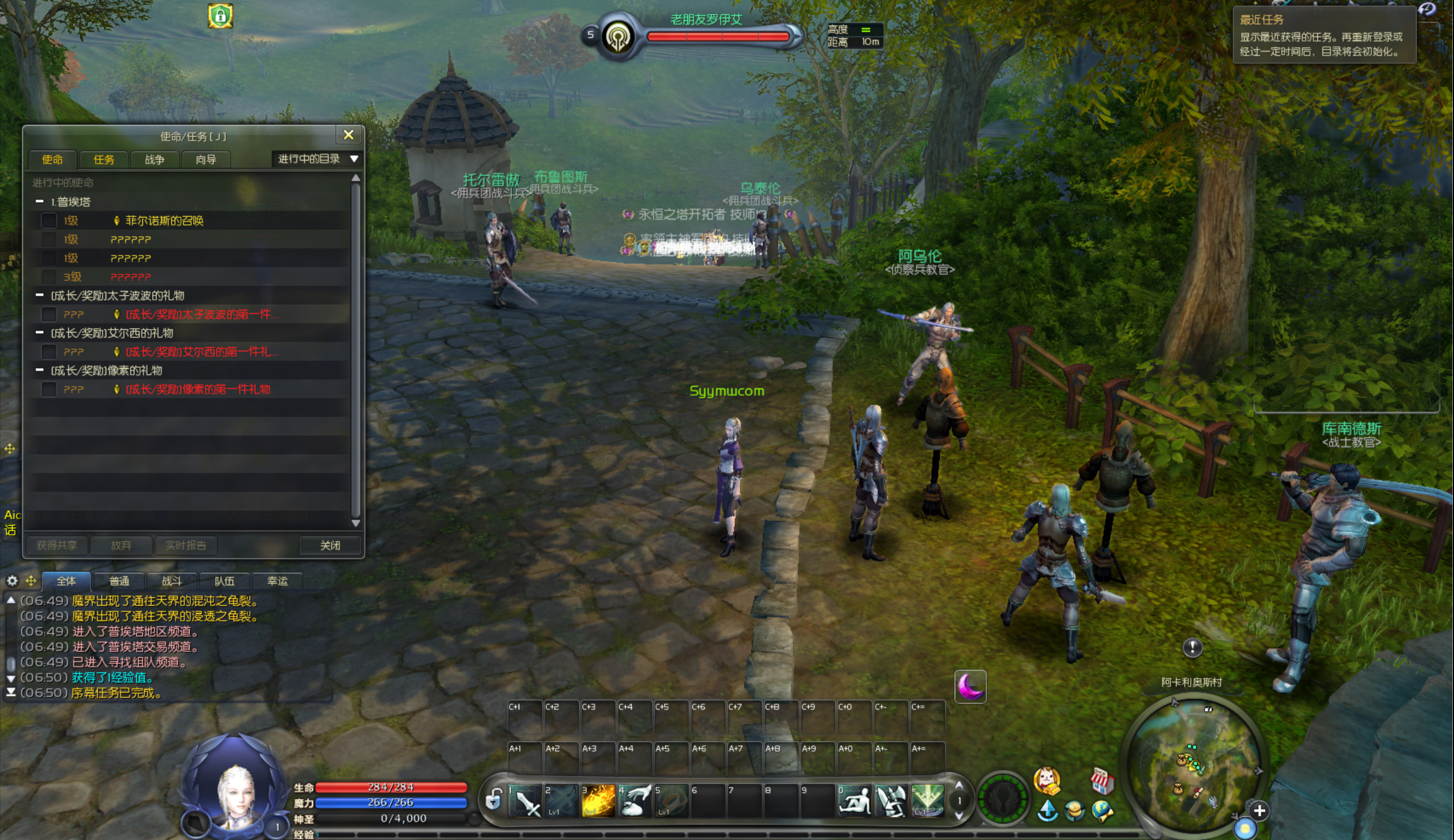Viewport: 1454px width, 840px height.
Task: Switch to the 任务 tab
Action: pos(104,160)
